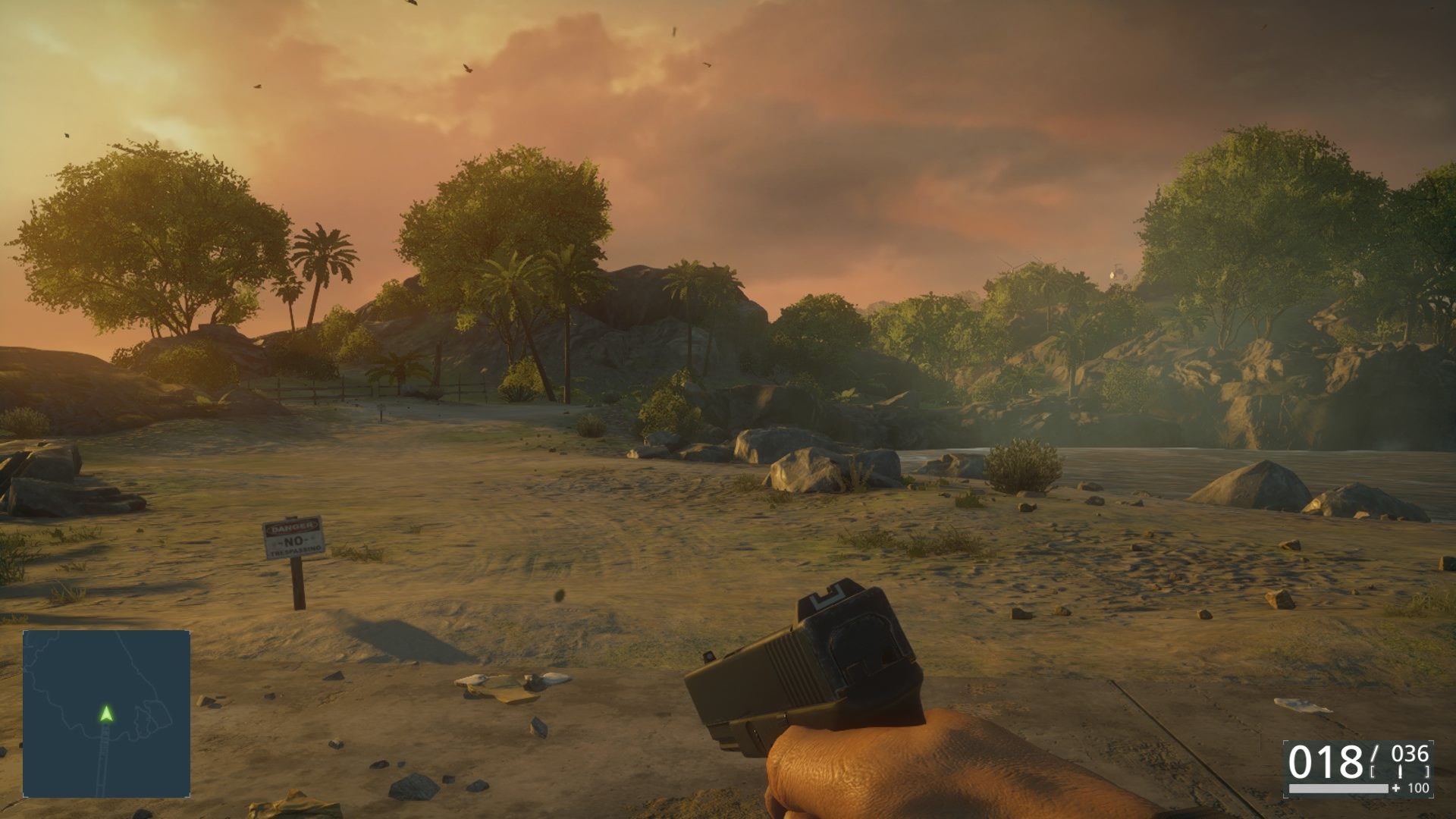Image resolution: width=1456 pixels, height=819 pixels.
Task: Click the magazine indicator between the brackets
Action: [x=1401, y=770]
